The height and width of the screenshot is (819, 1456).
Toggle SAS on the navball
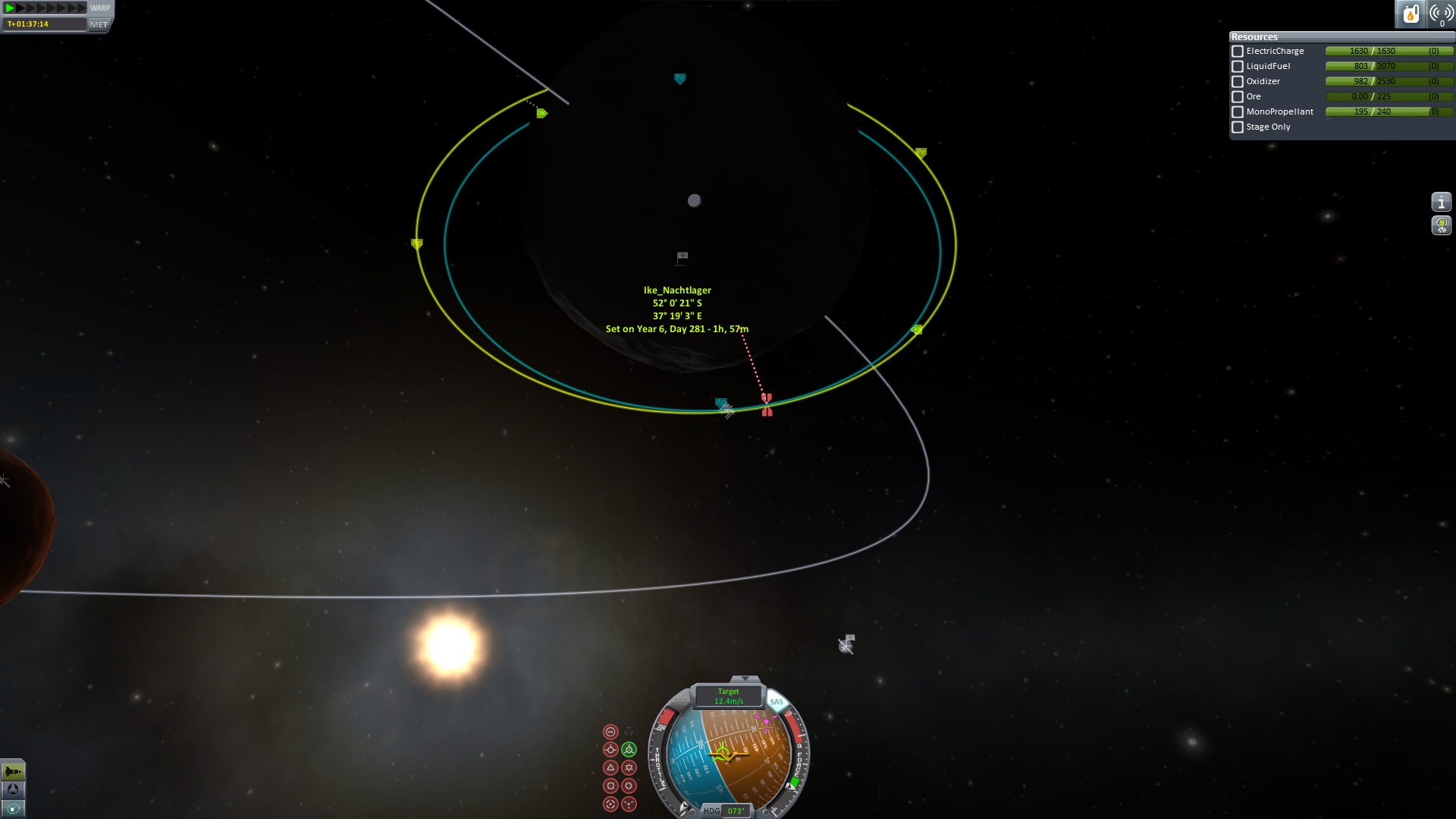tap(777, 702)
